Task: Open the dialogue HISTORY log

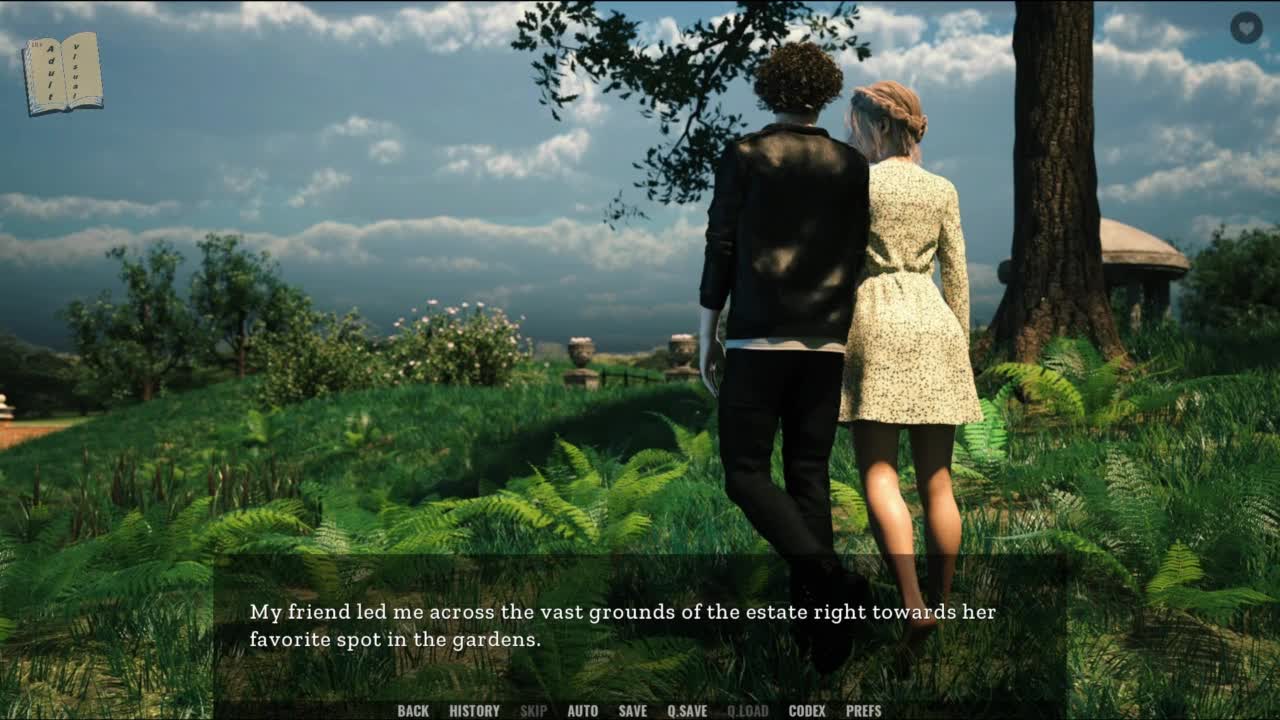Action: [x=474, y=711]
